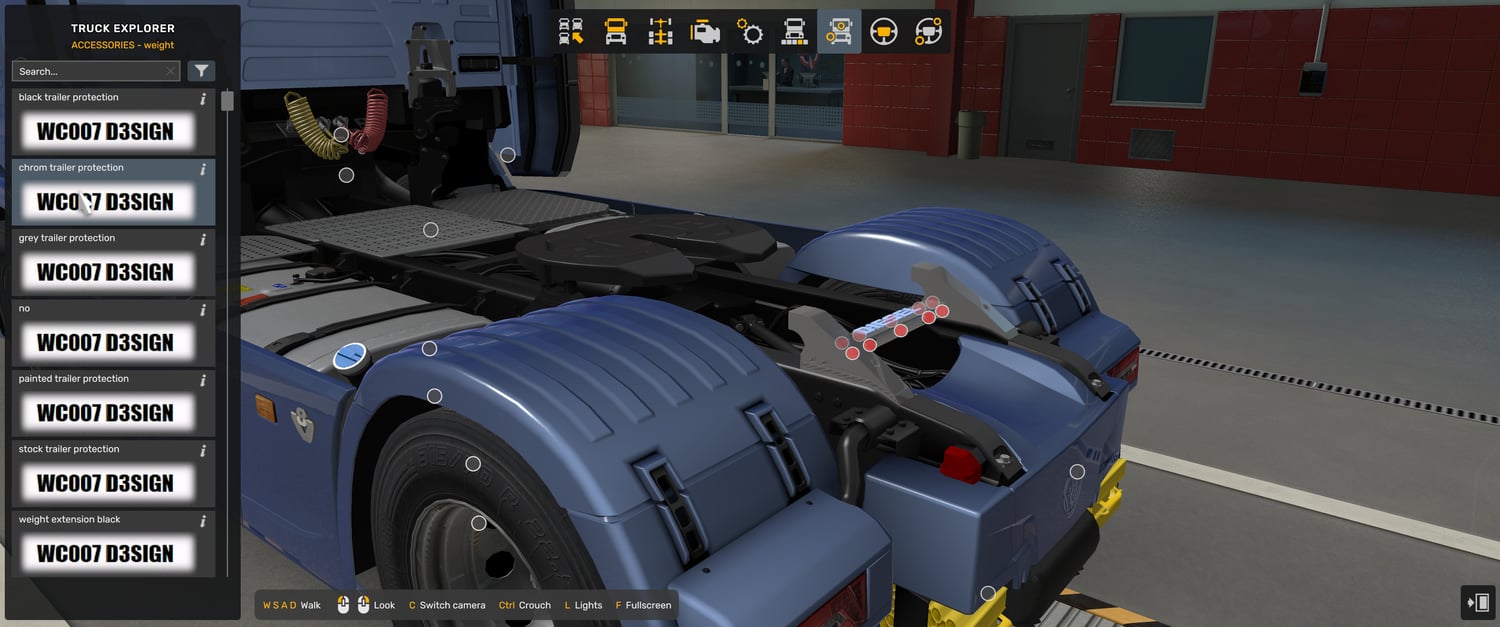Switch to the yellow cabin category

616,32
